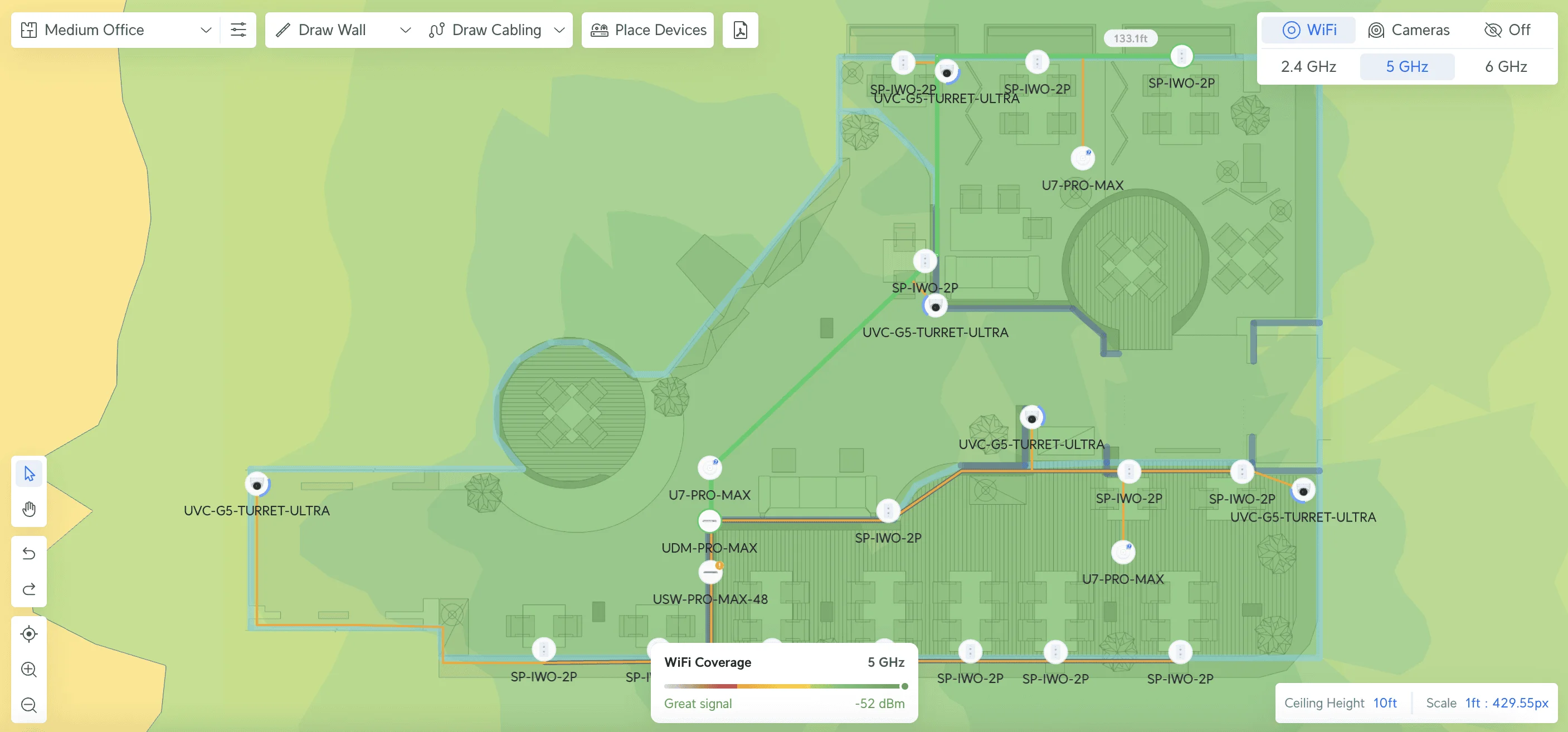This screenshot has height=732, width=1568.
Task: Switch to the 2.4 GHz band
Action: click(x=1307, y=66)
